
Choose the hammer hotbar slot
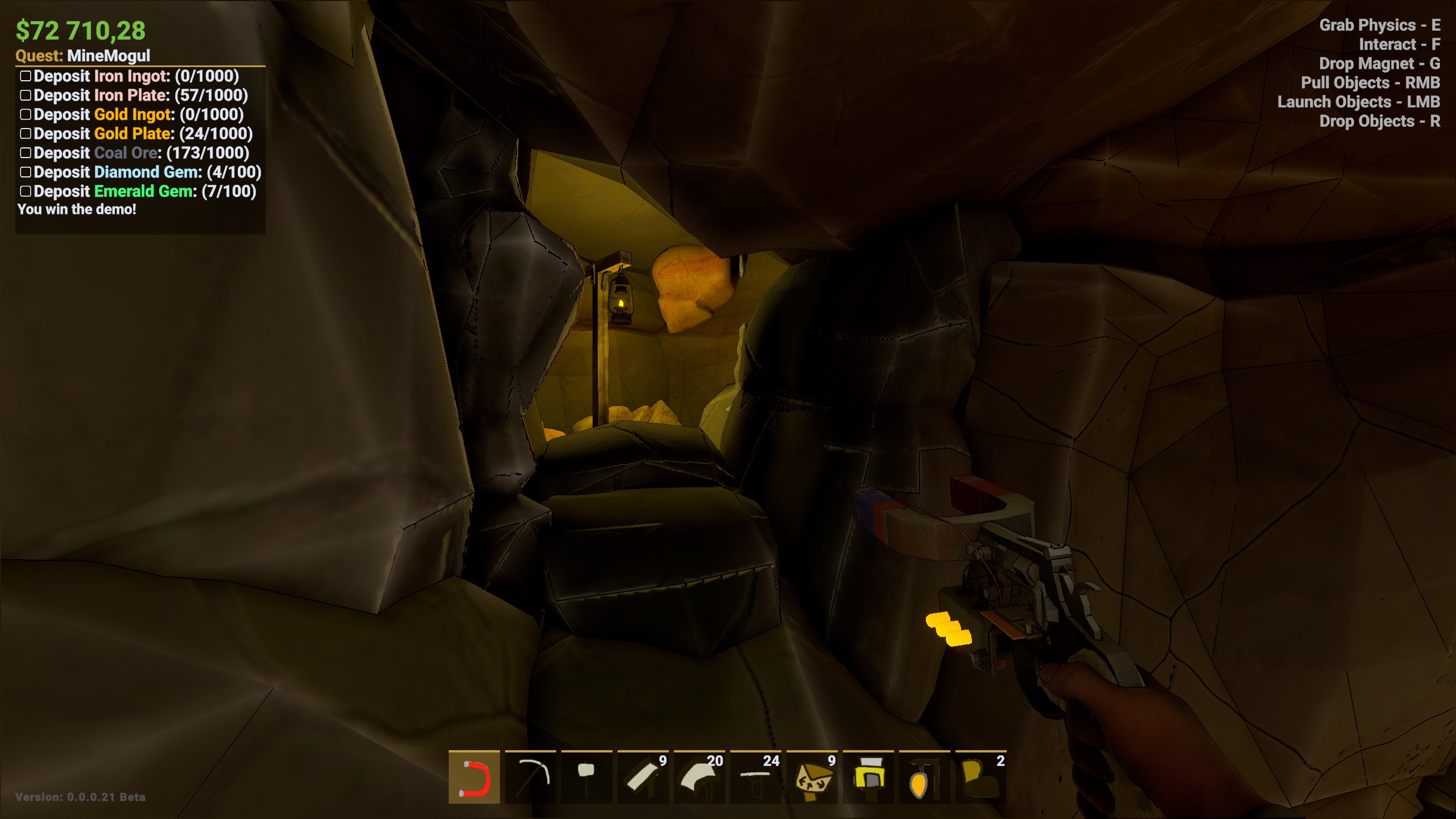[x=586, y=777]
